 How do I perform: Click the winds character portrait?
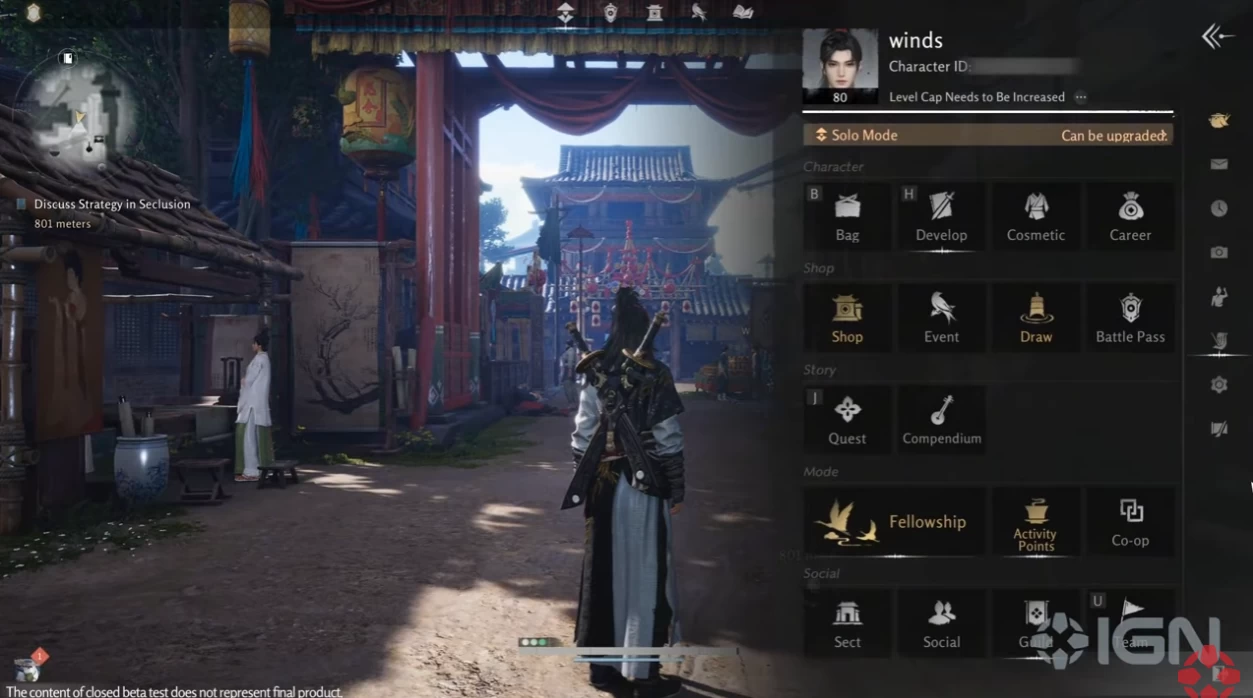click(x=840, y=62)
